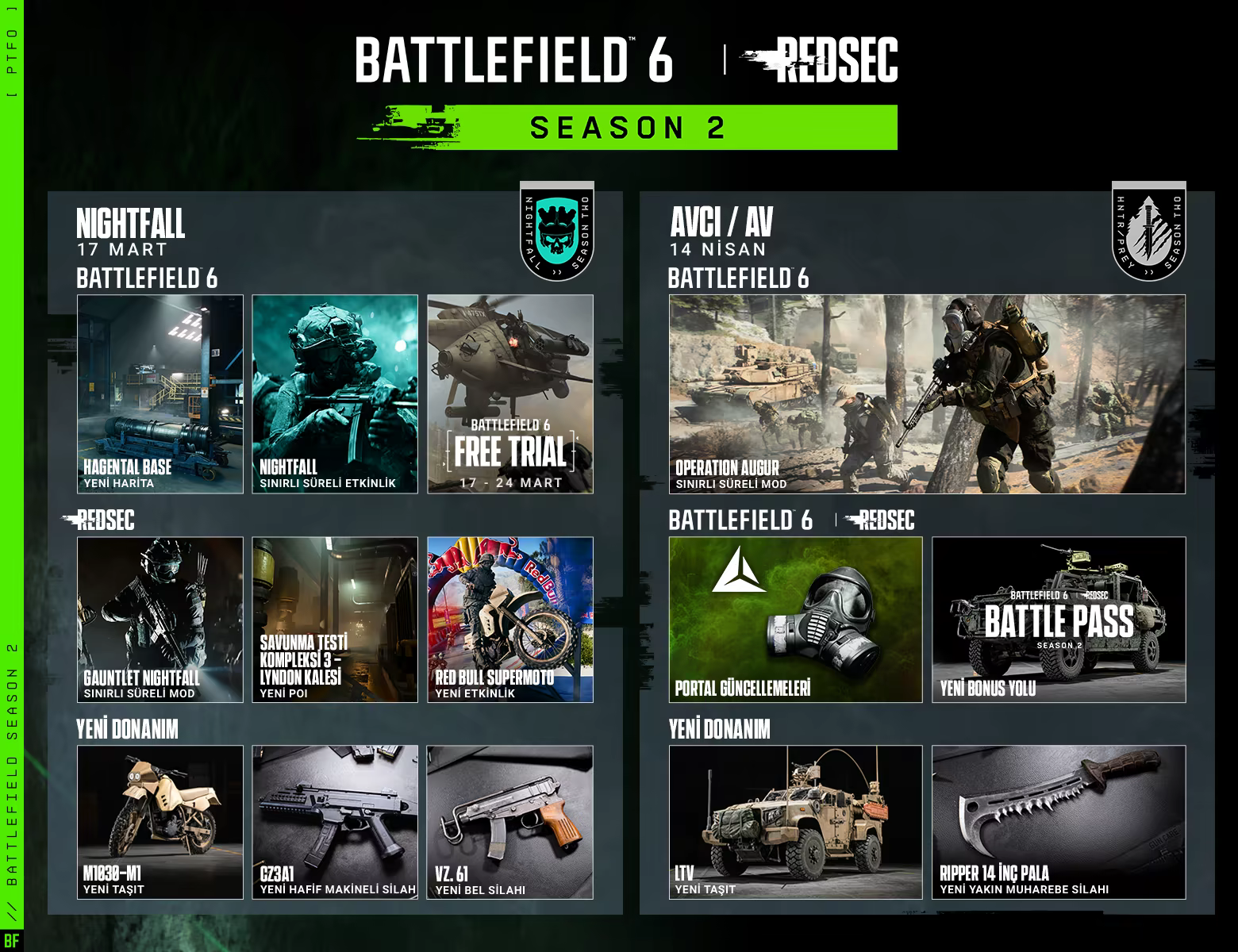Open the Battlefield 6 Free Trial tile
This screenshot has height=952, width=1238.
point(510,394)
